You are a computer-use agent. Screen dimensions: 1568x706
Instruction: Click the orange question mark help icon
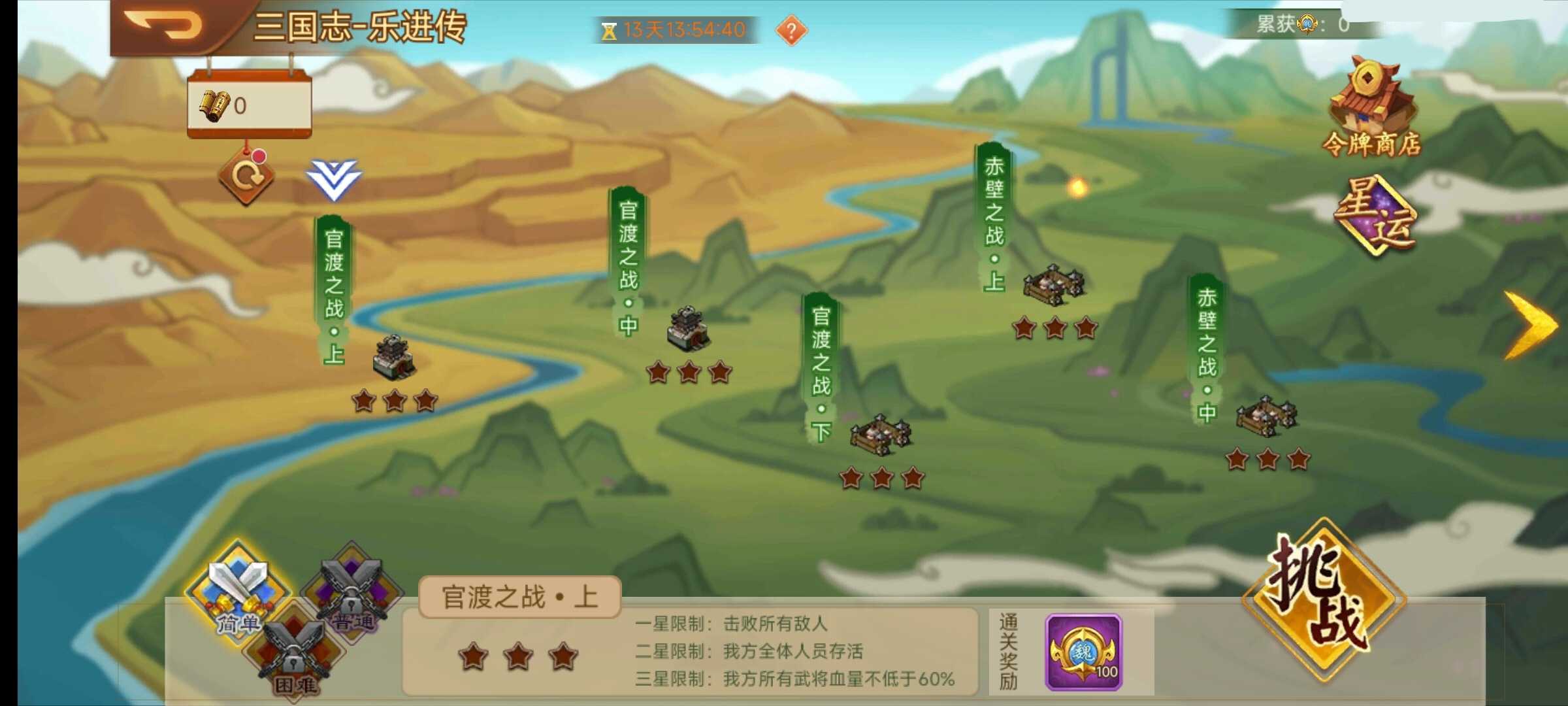[x=792, y=29]
